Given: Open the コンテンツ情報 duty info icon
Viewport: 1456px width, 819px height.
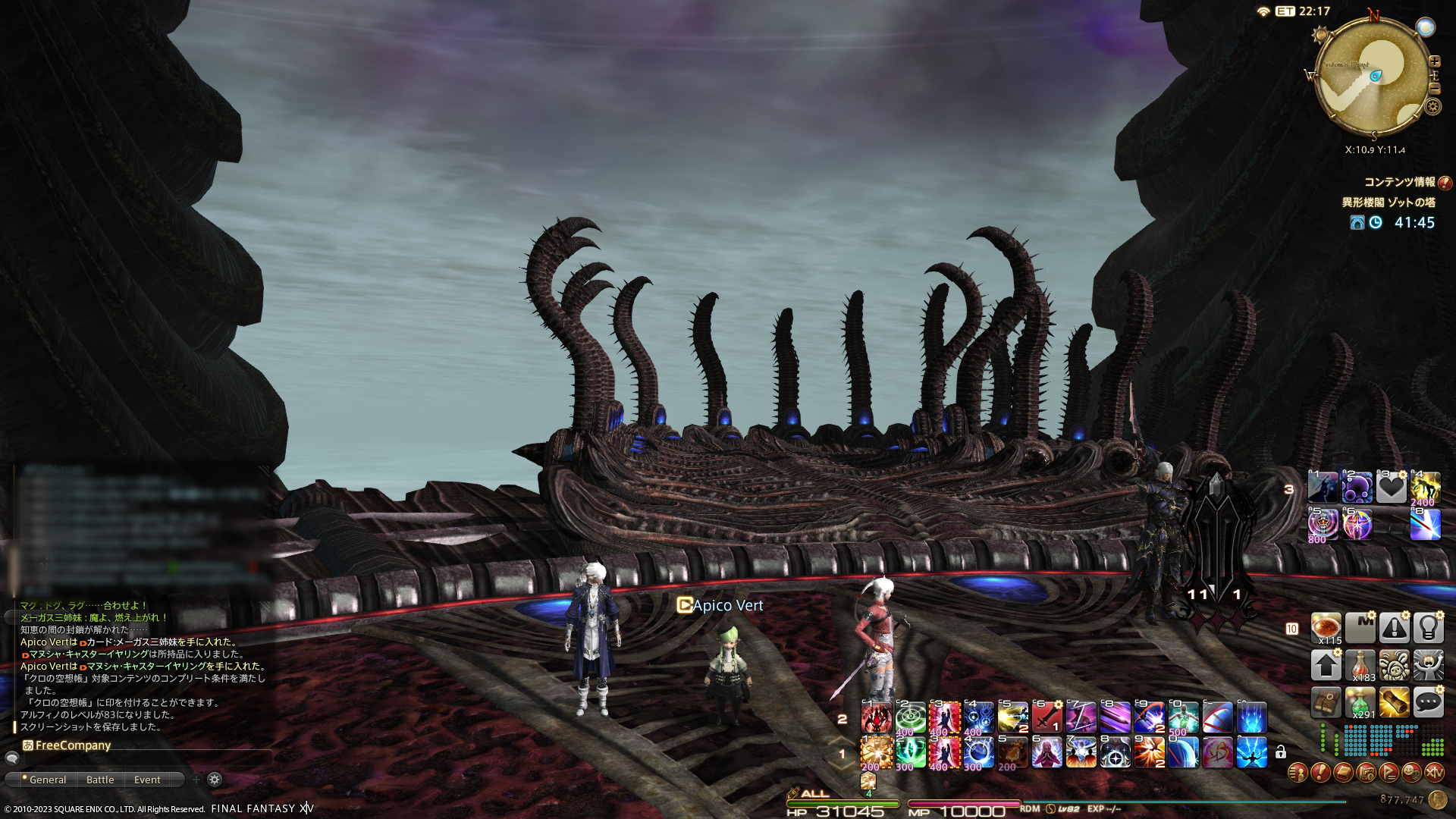Looking at the screenshot, I should click(x=1445, y=183).
